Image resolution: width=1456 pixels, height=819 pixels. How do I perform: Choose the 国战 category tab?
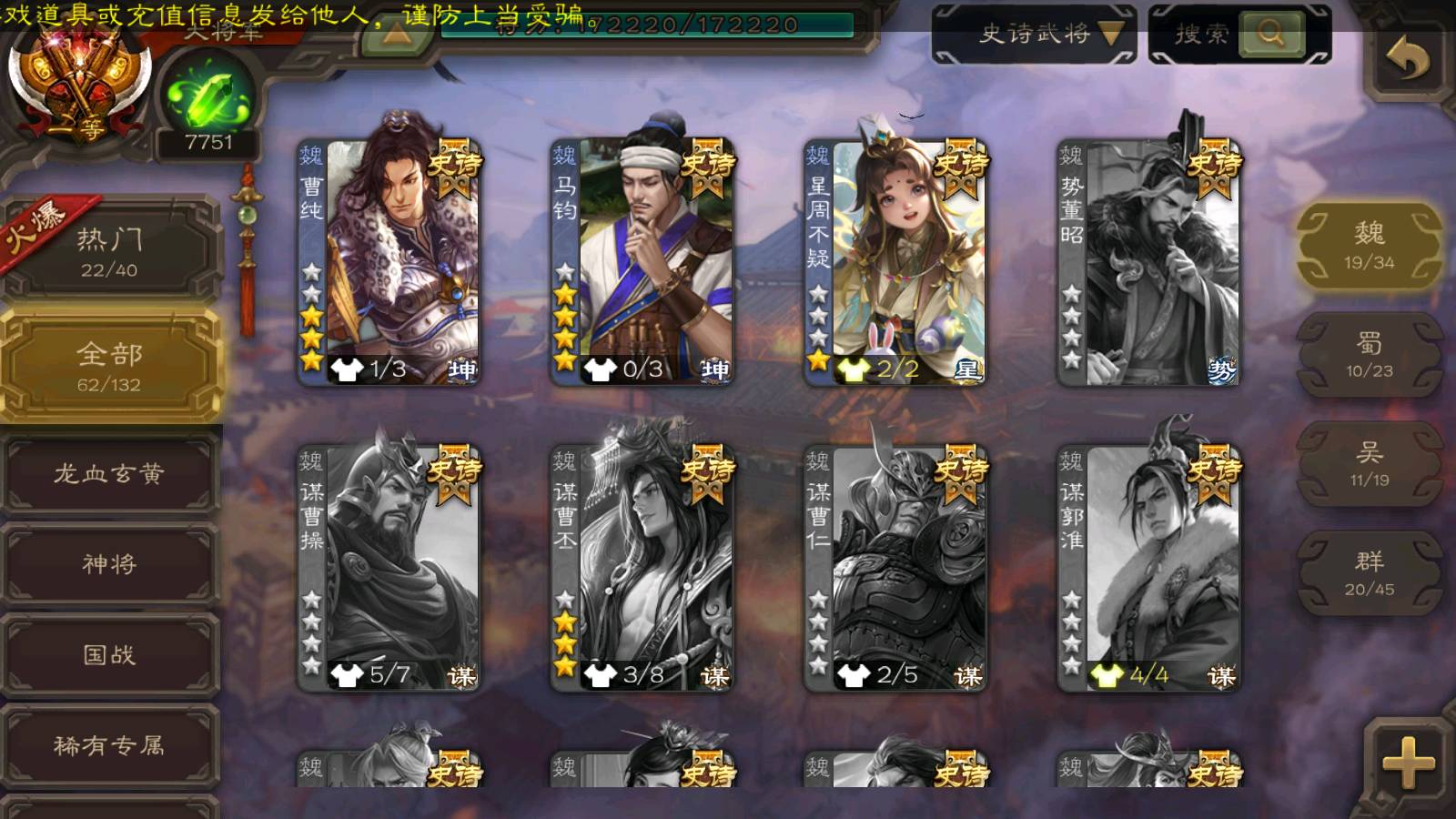(109, 655)
